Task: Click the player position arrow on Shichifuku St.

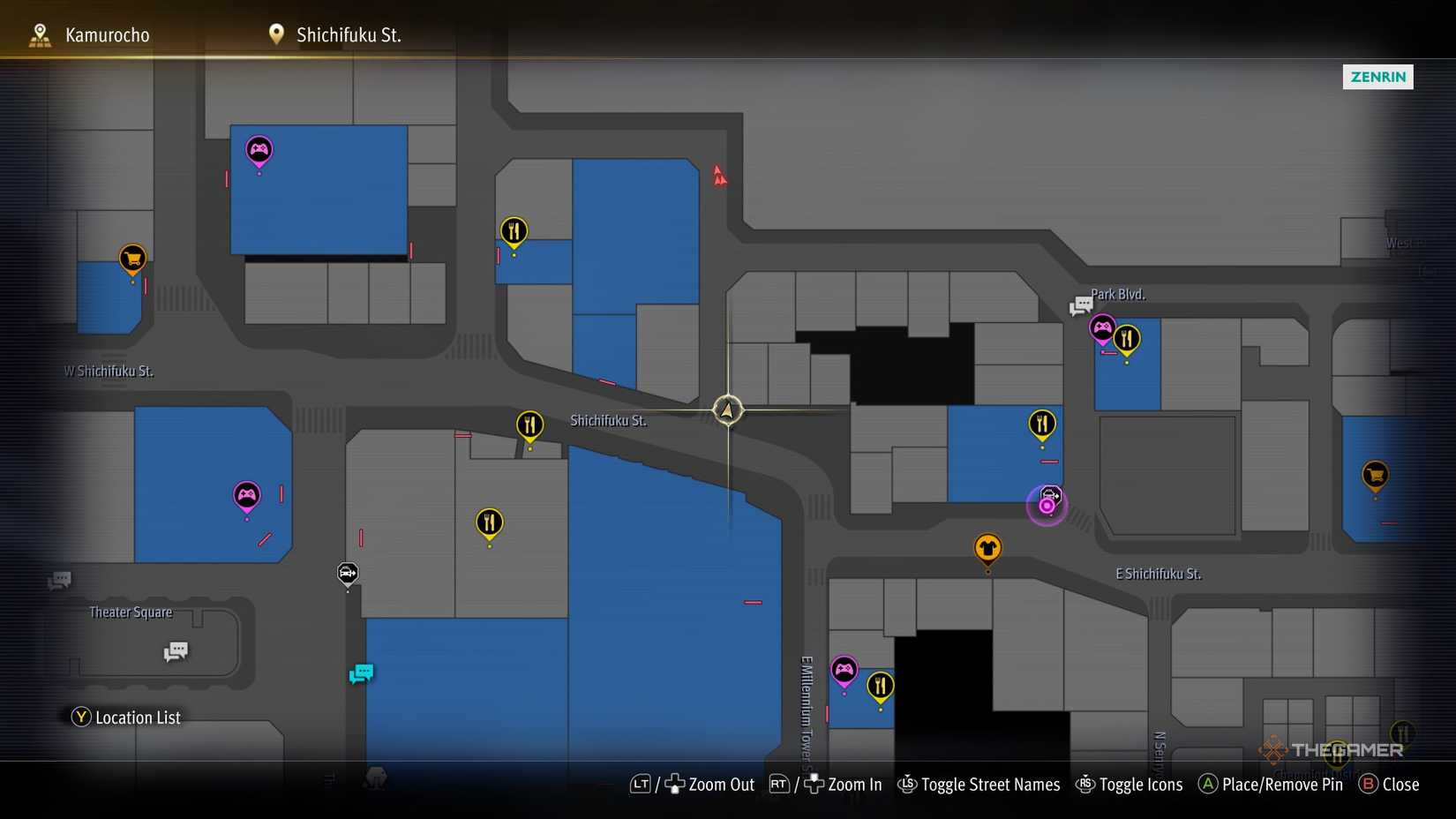Action: point(727,409)
